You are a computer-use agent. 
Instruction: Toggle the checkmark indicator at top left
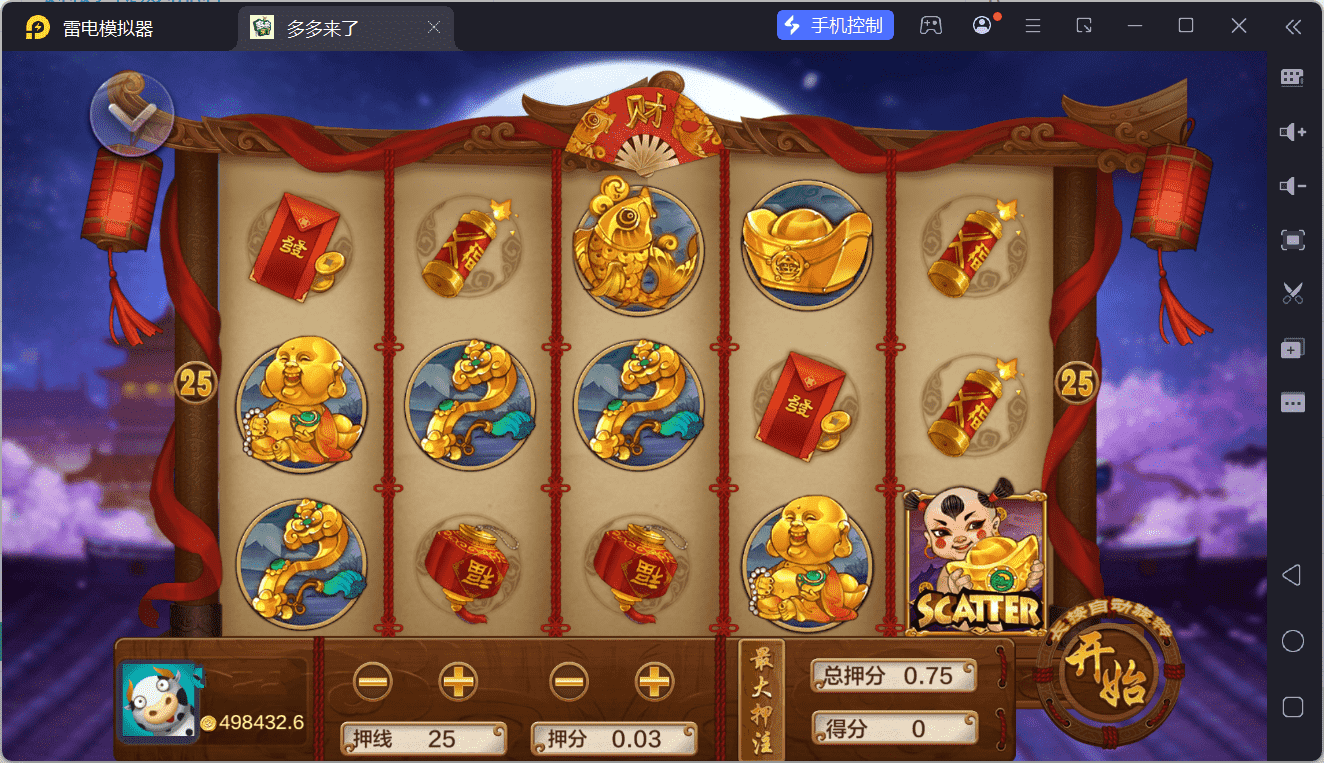(x=131, y=113)
